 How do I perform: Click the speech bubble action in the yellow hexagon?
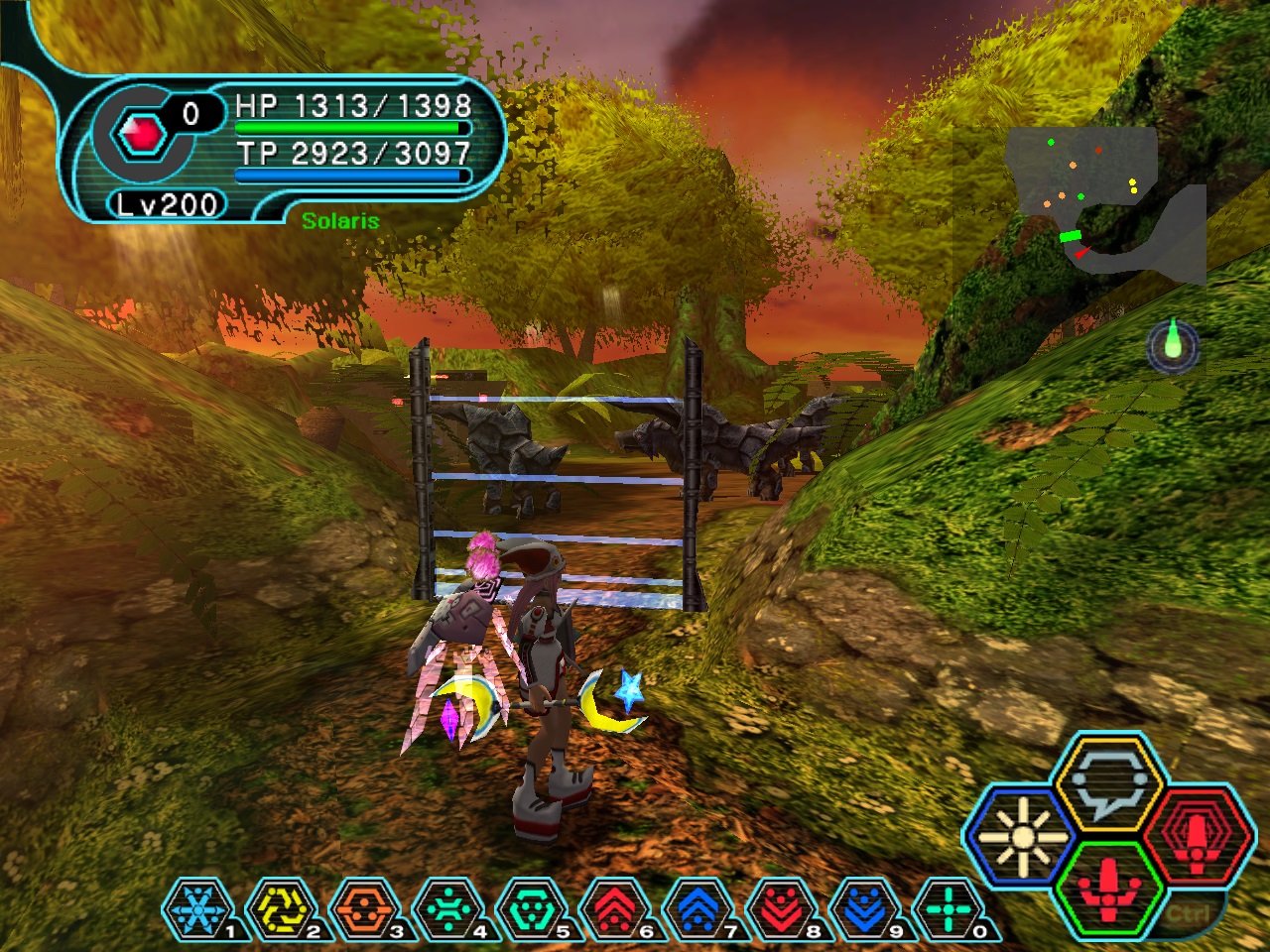click(x=1107, y=783)
